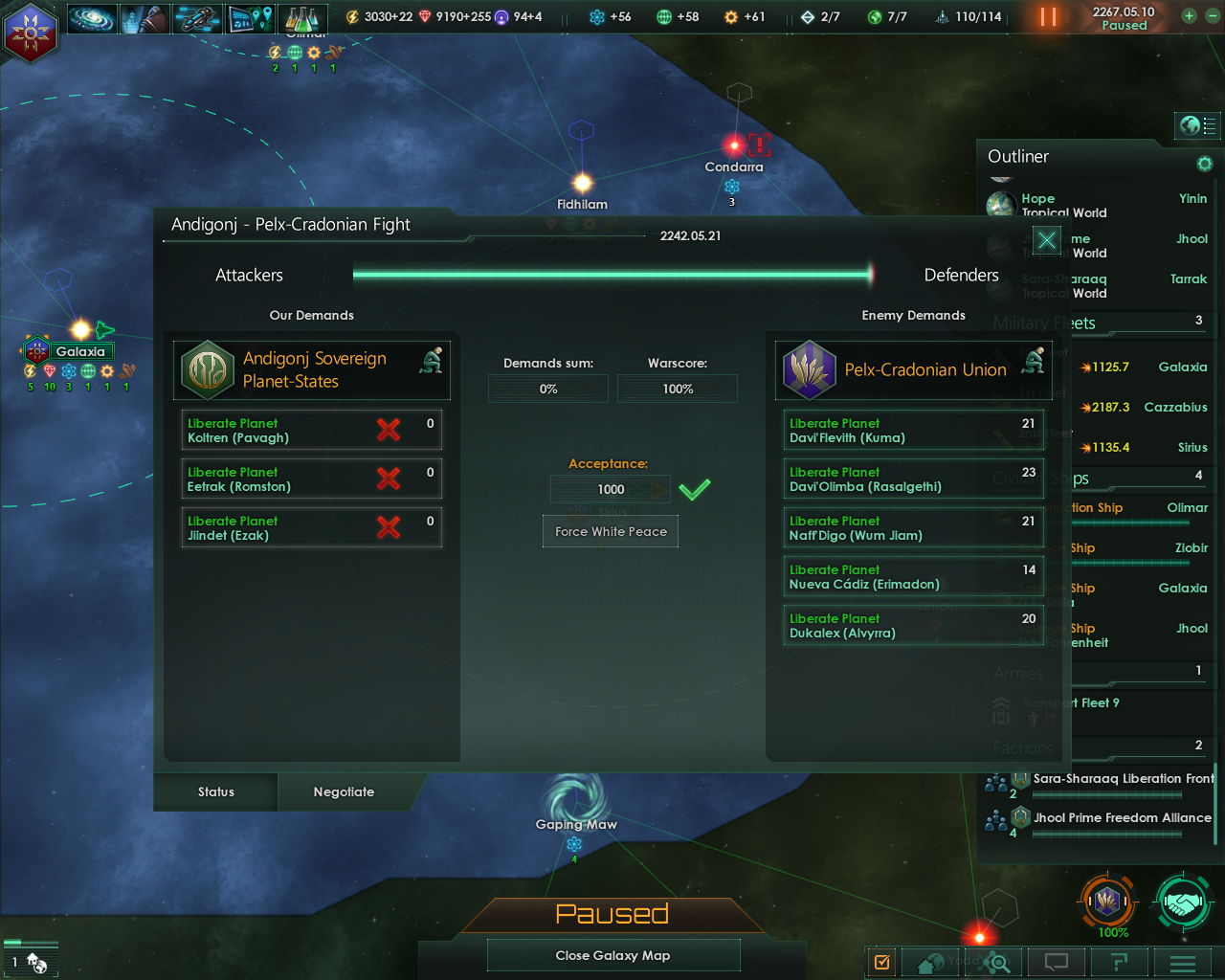The image size is (1225, 980).
Task: Switch to the Negotiate tab
Action: click(x=345, y=791)
